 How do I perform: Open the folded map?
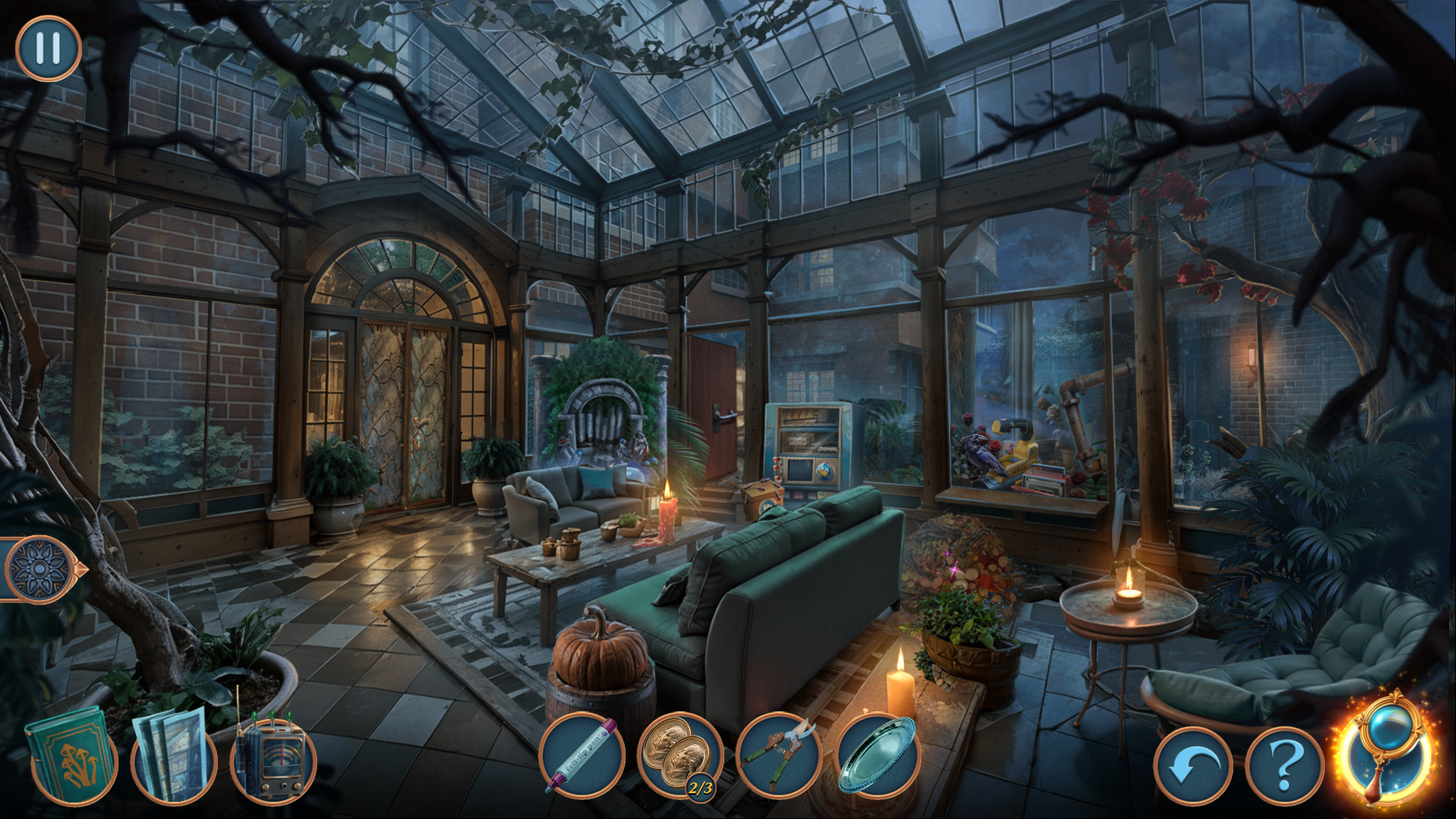click(x=173, y=755)
